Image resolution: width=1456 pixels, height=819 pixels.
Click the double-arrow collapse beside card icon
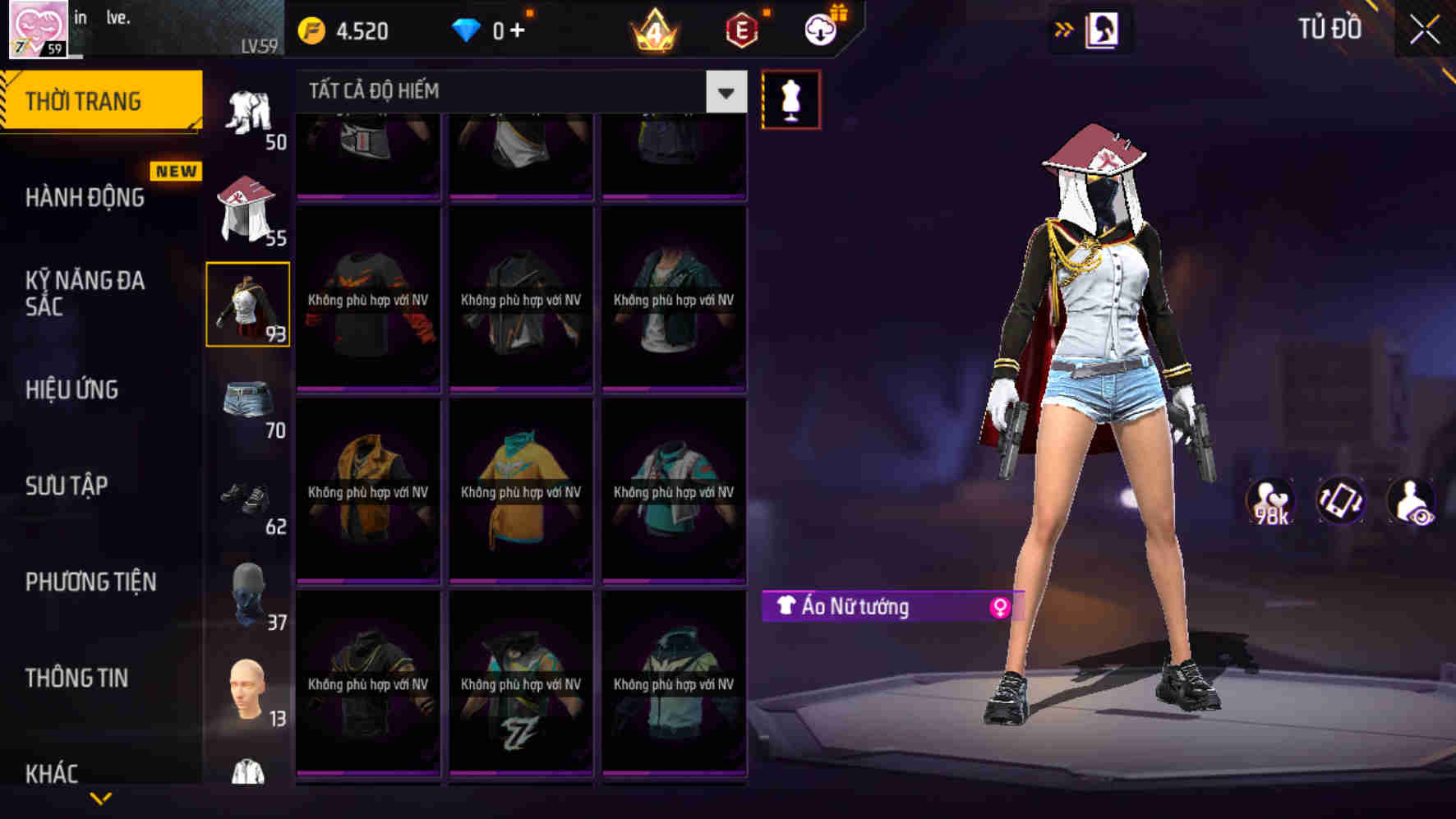(1064, 30)
